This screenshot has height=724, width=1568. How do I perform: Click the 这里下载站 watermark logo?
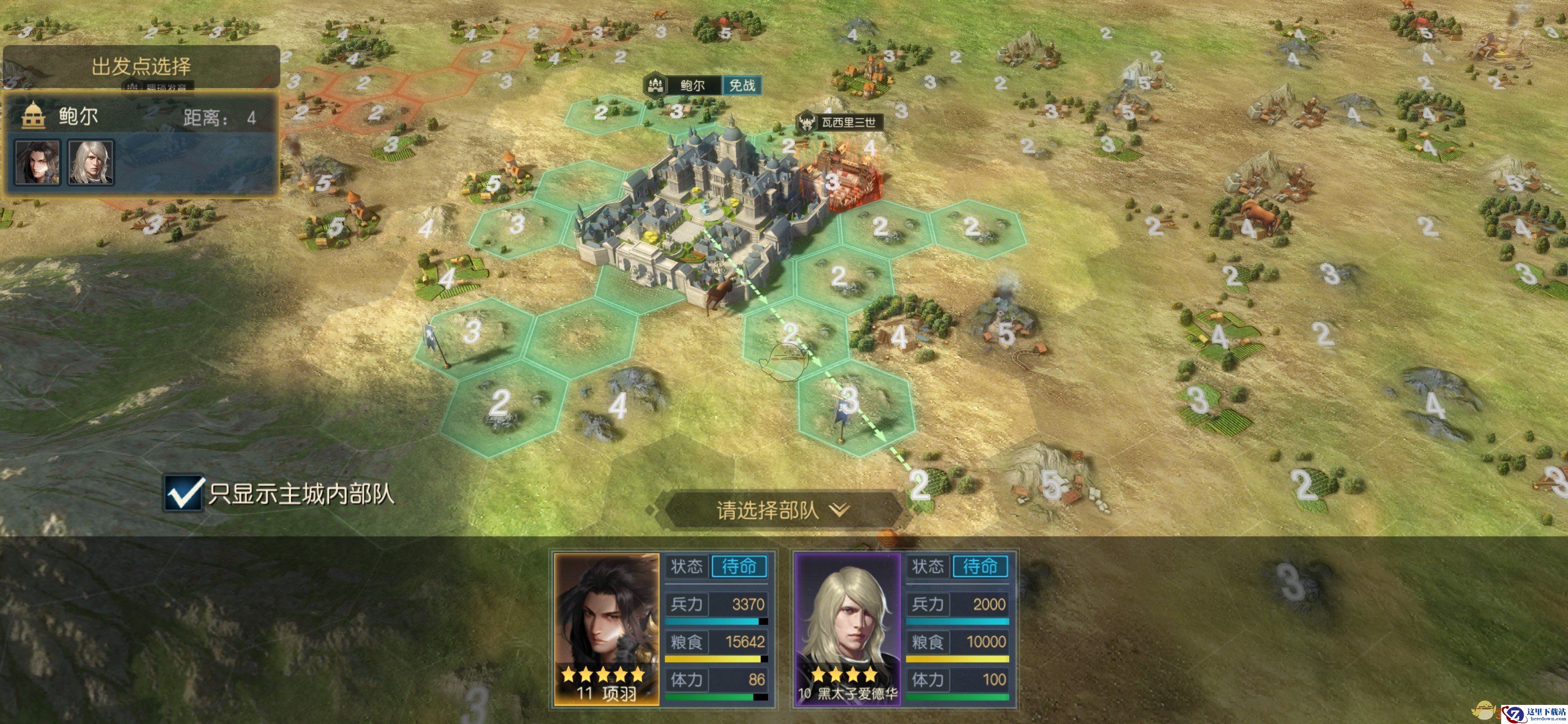pos(1534,713)
